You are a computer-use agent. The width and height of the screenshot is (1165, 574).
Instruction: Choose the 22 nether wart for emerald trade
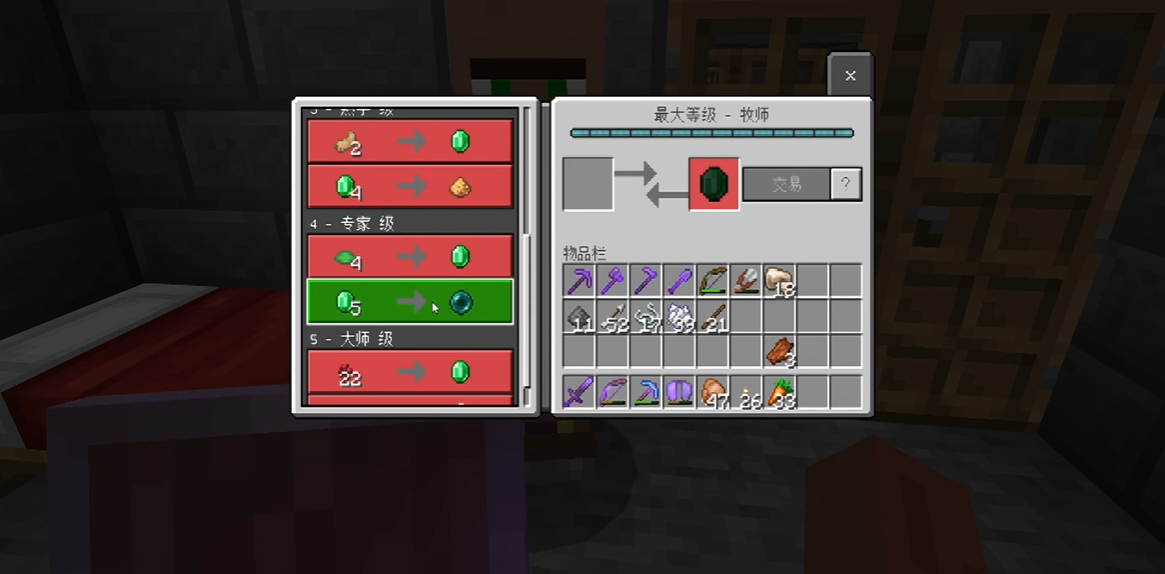(x=410, y=372)
